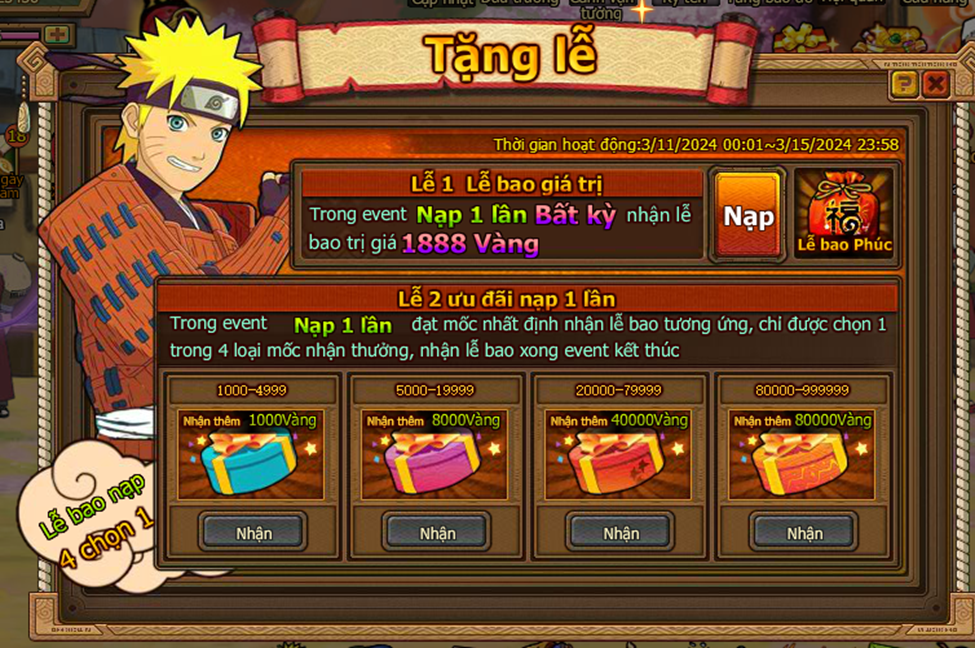Claim the 1000–4999 tier reward with Nhận
This screenshot has height=648, width=975.
[x=253, y=533]
